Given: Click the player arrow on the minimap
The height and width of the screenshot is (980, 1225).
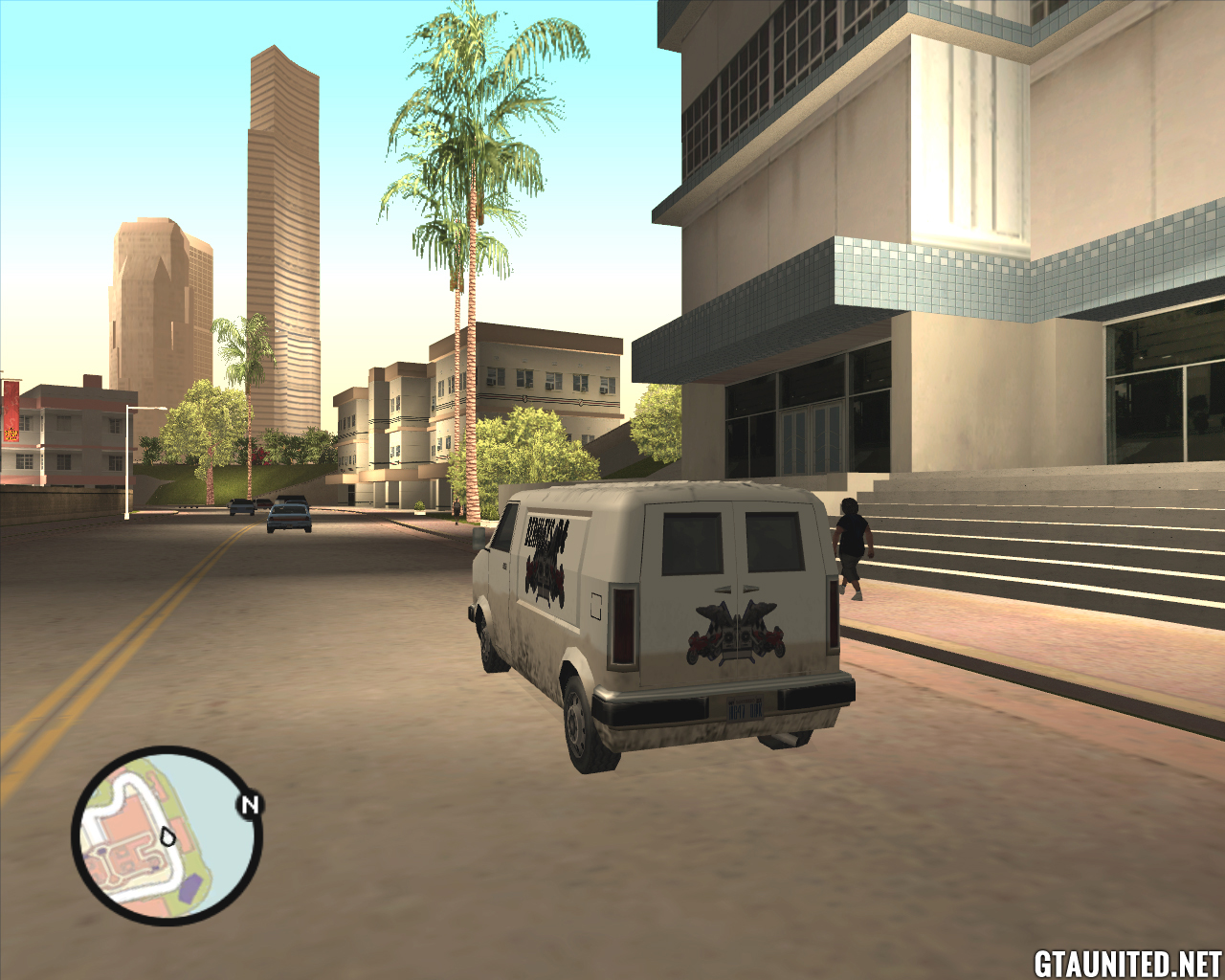Looking at the screenshot, I should click(168, 836).
